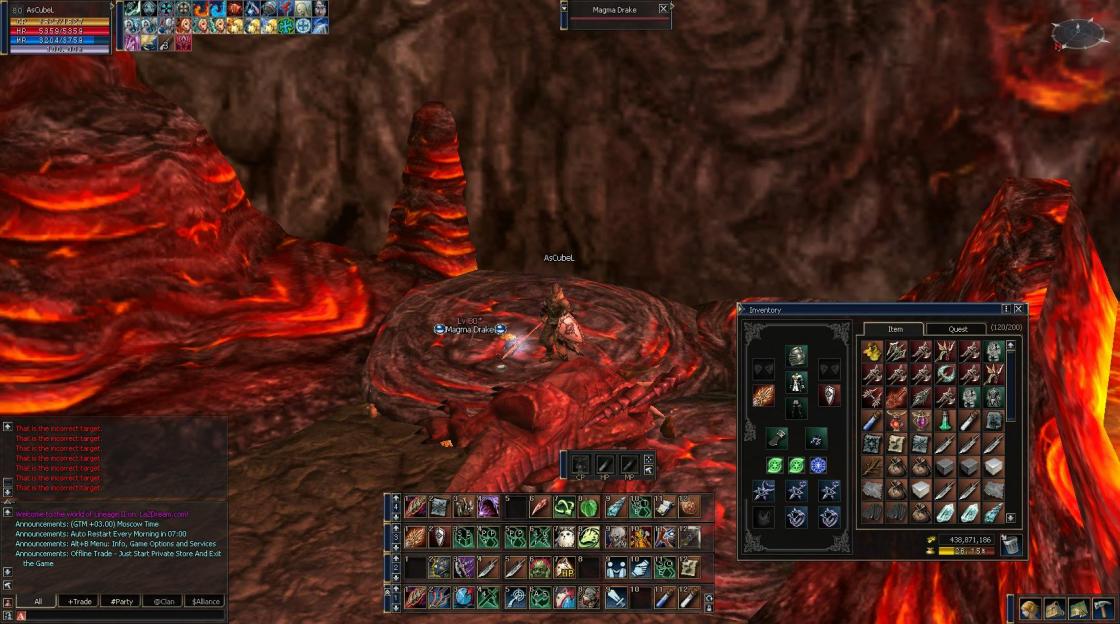
Task: Close the Magma Drake target window
Action: [x=663, y=9]
